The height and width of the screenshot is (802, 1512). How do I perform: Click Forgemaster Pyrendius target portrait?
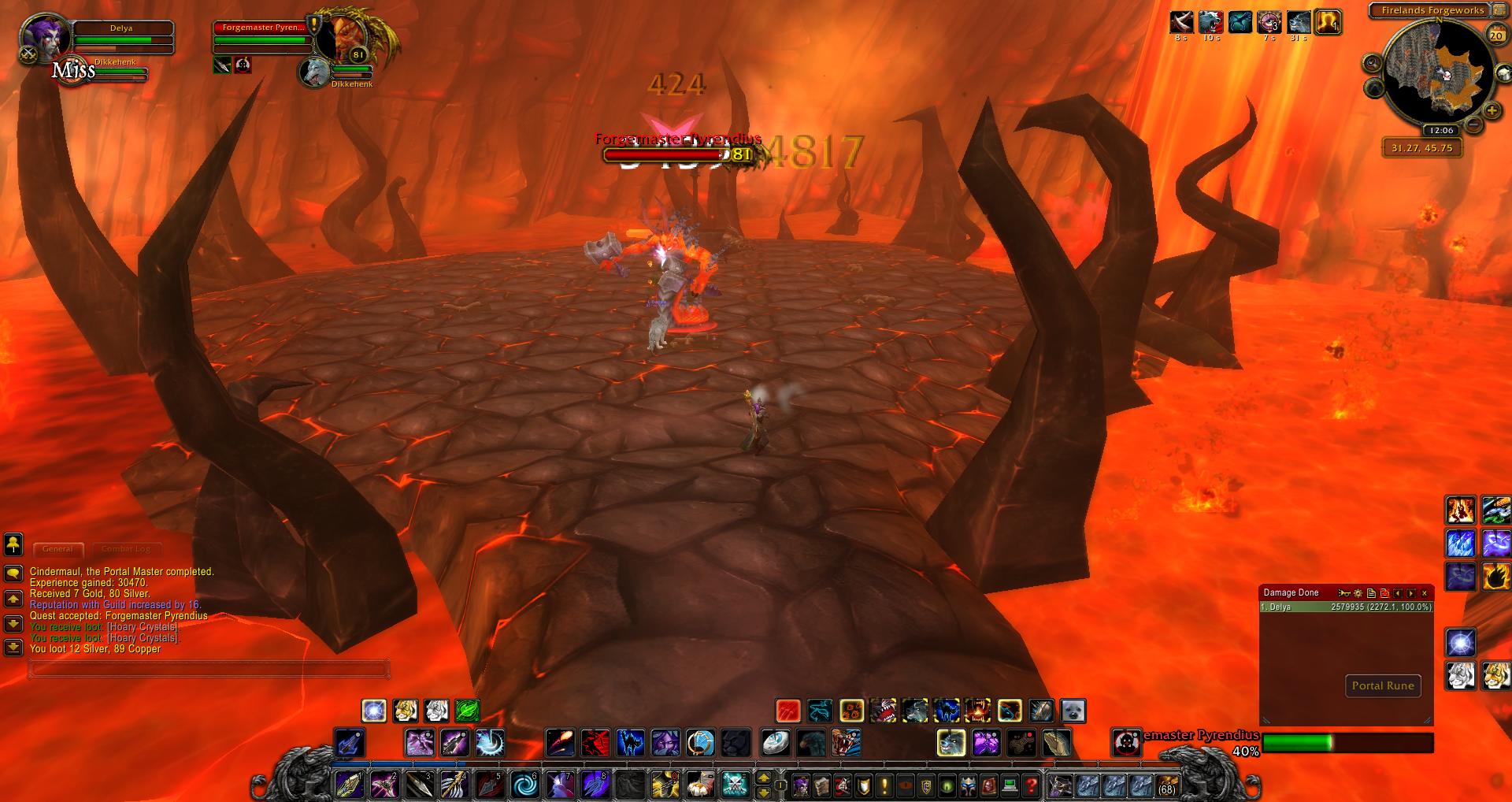pyautogui.click(x=345, y=36)
